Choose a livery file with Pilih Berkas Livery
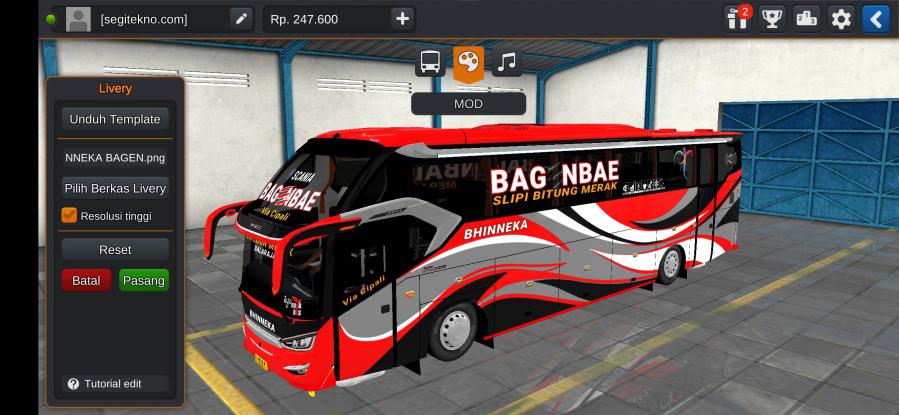The width and height of the screenshot is (899, 415). (x=114, y=188)
